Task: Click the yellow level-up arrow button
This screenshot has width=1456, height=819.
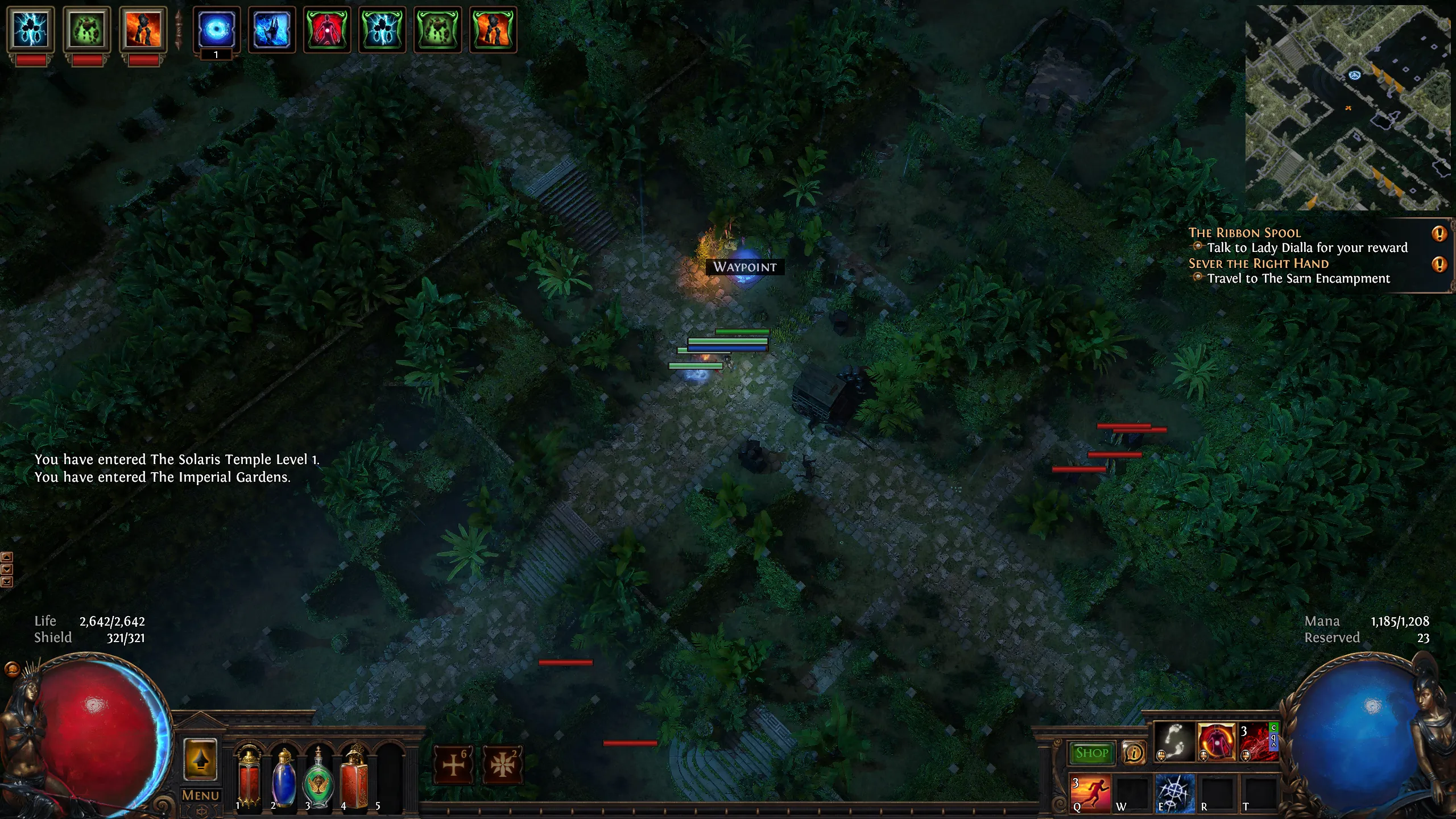Action: tap(200, 759)
